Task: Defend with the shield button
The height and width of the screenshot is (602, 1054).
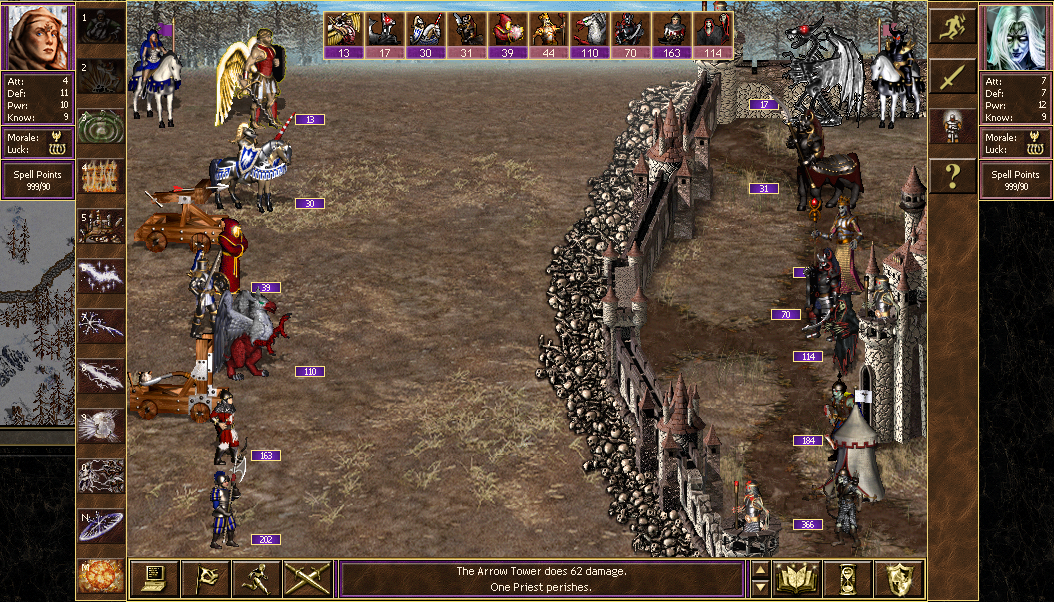Action: pos(898,578)
